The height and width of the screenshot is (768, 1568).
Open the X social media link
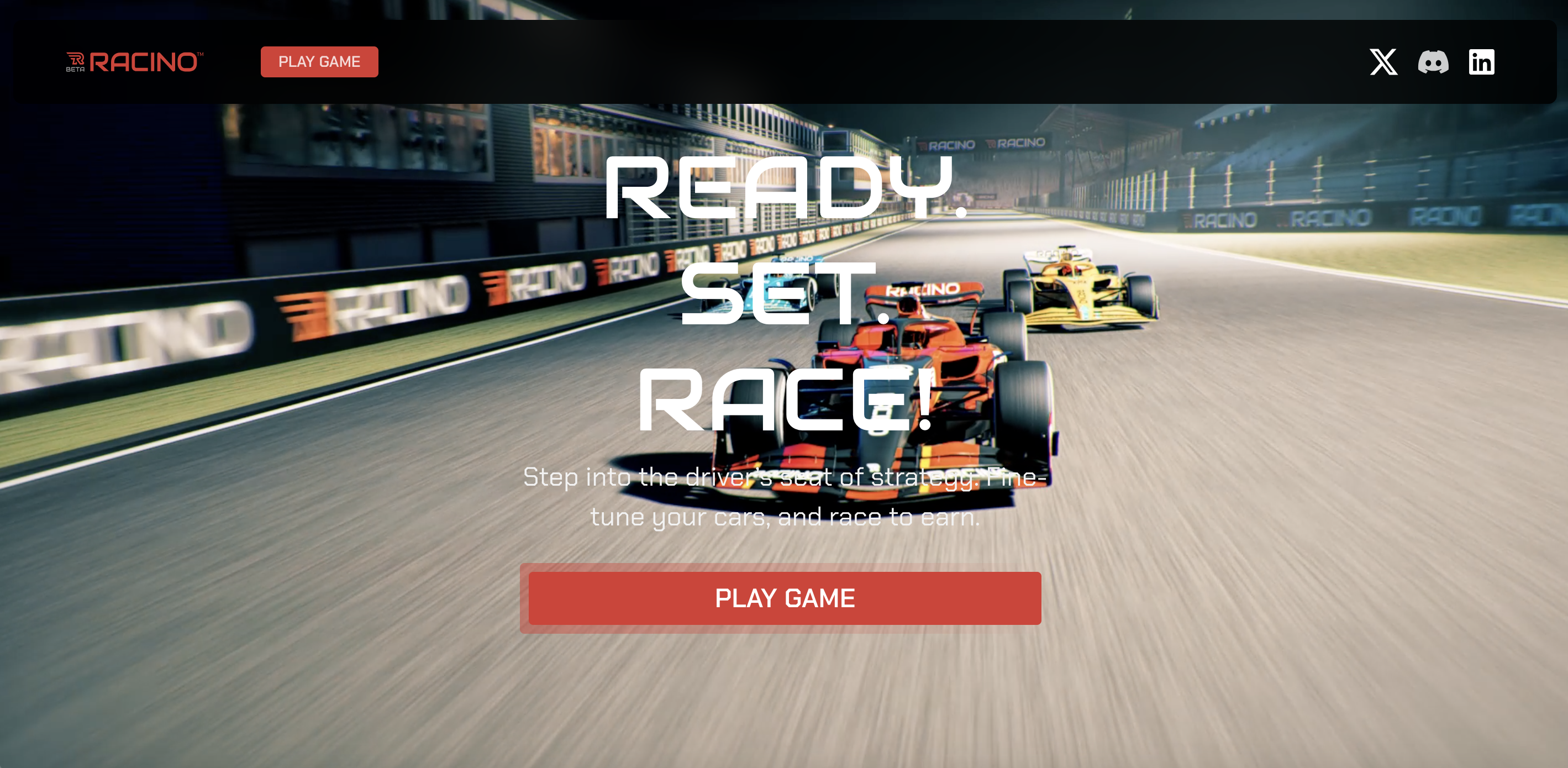pyautogui.click(x=1383, y=62)
